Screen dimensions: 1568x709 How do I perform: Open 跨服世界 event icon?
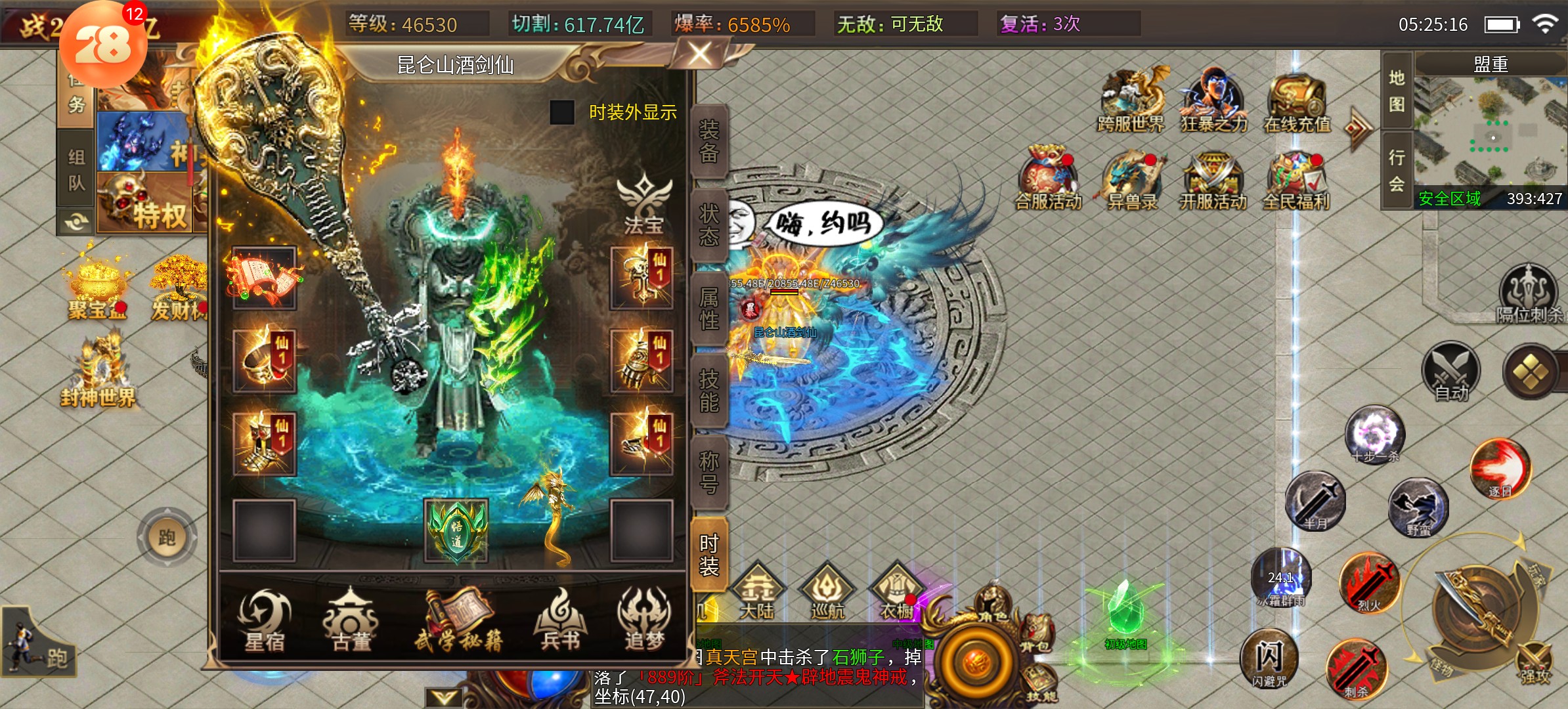[1131, 100]
